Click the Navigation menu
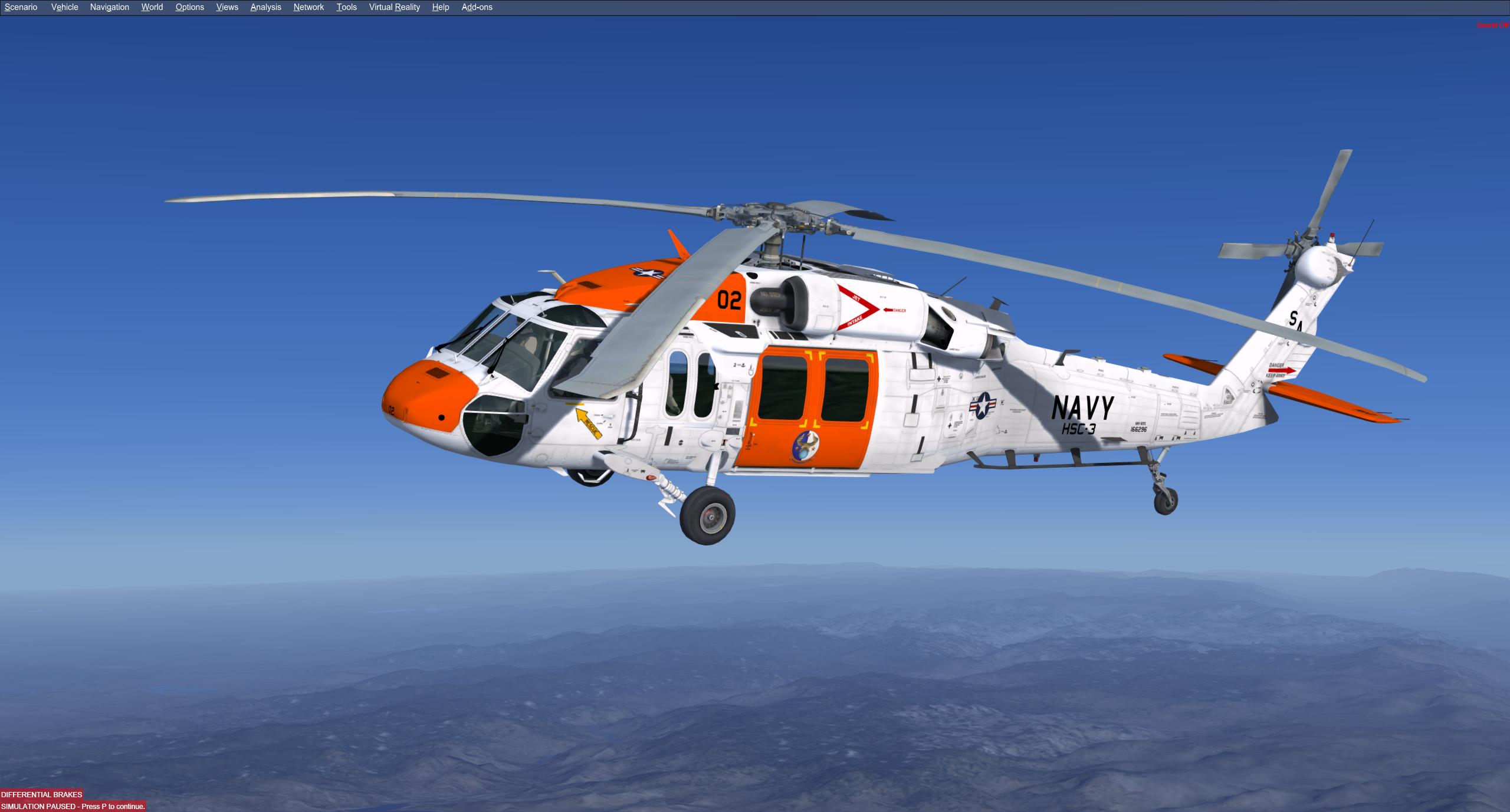 (109, 7)
